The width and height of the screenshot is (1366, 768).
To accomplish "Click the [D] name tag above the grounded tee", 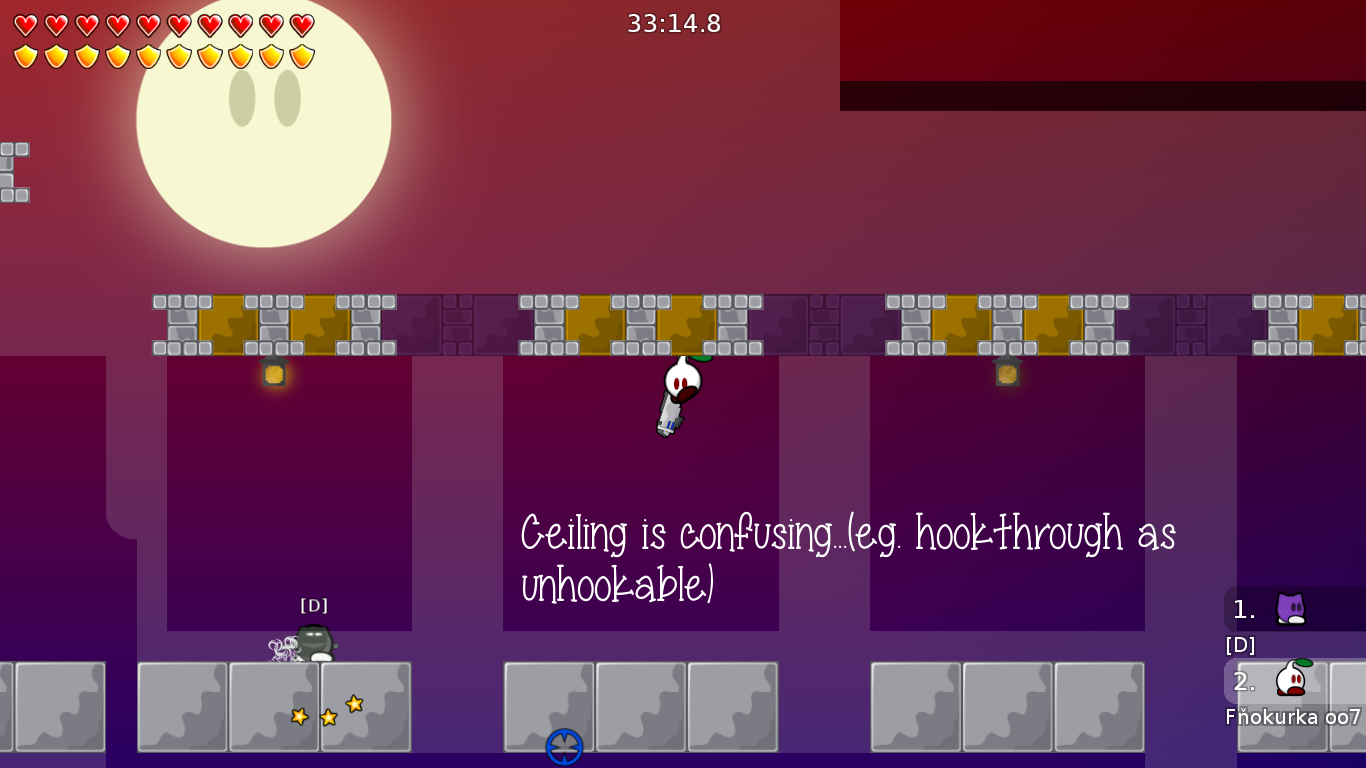I will (x=314, y=605).
